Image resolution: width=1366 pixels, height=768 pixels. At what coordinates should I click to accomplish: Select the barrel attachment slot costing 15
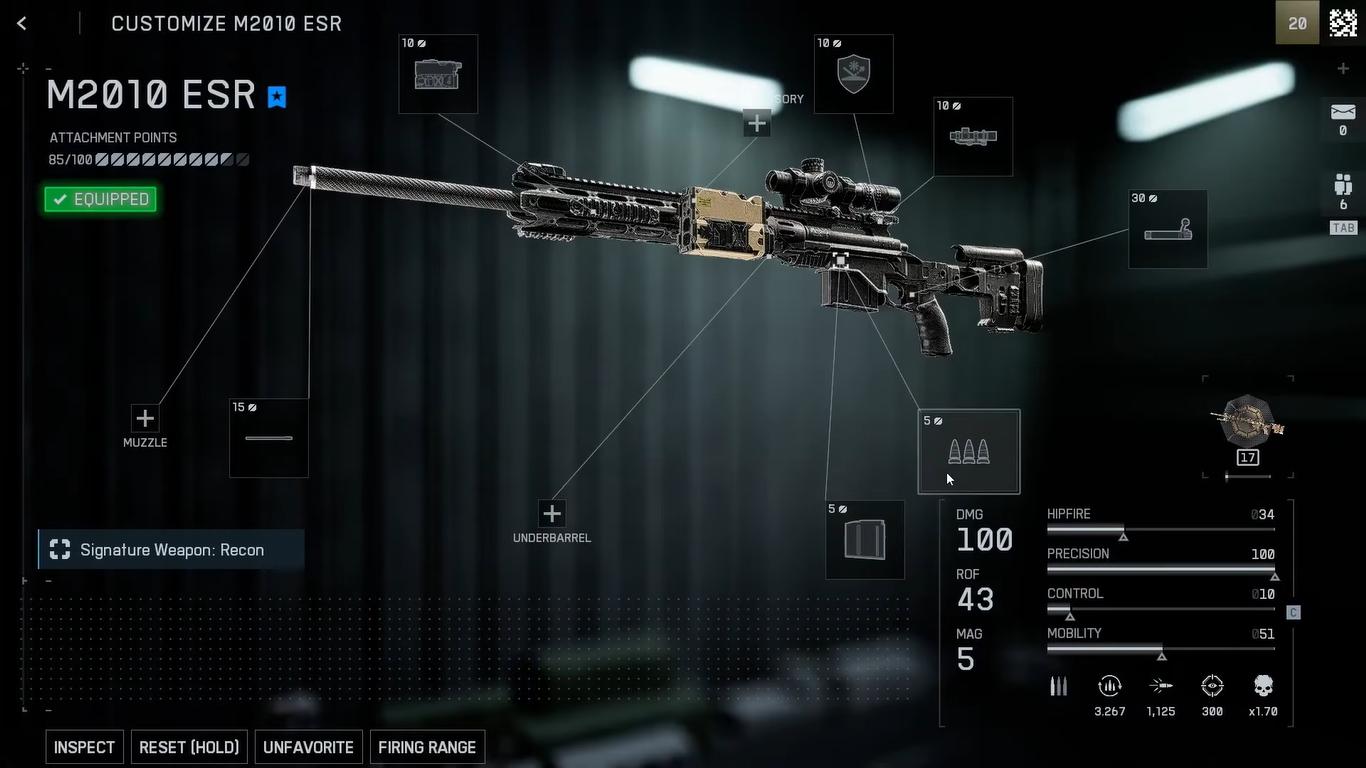point(269,438)
